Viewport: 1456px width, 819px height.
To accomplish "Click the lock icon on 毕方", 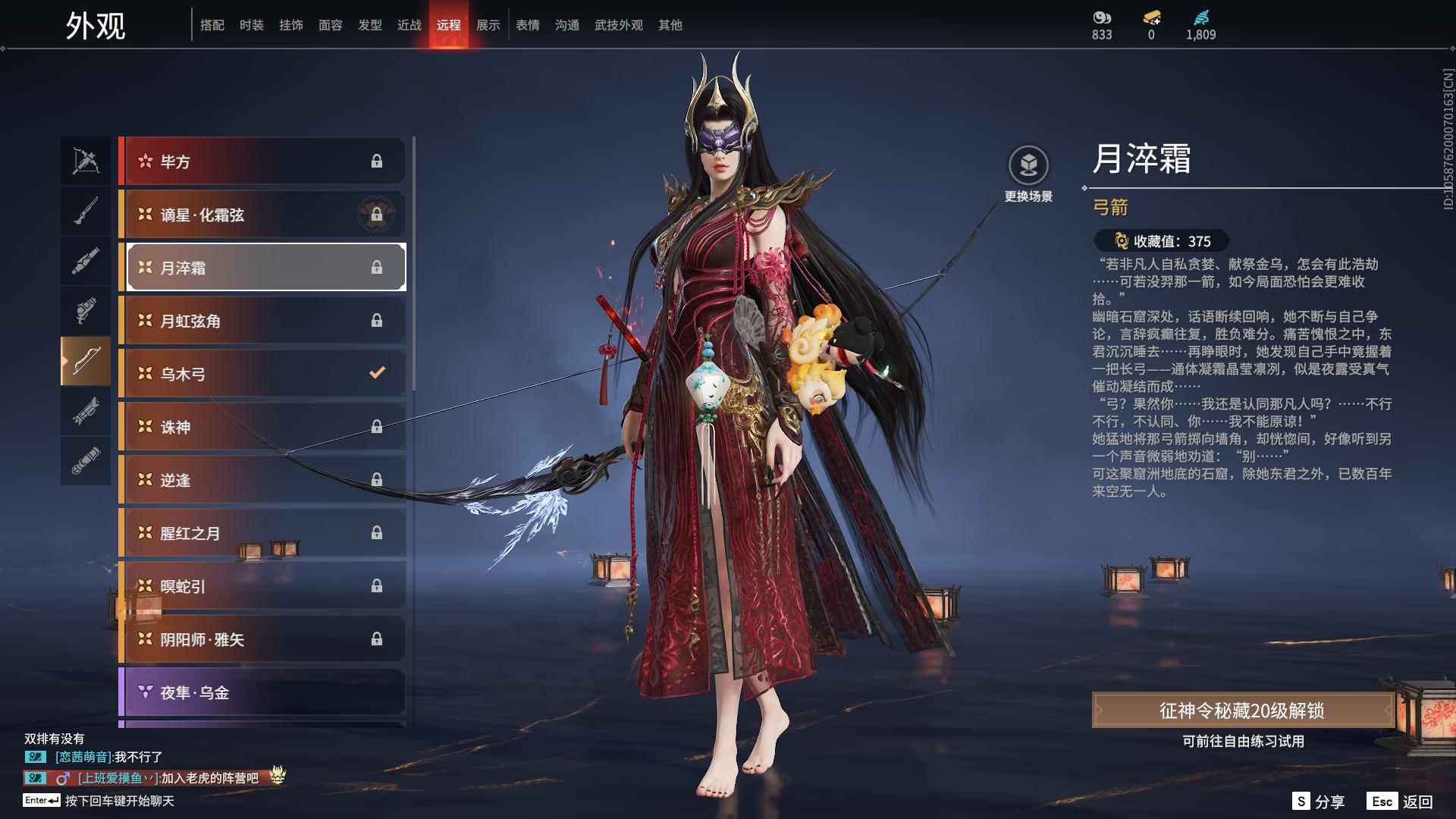I will tap(377, 161).
